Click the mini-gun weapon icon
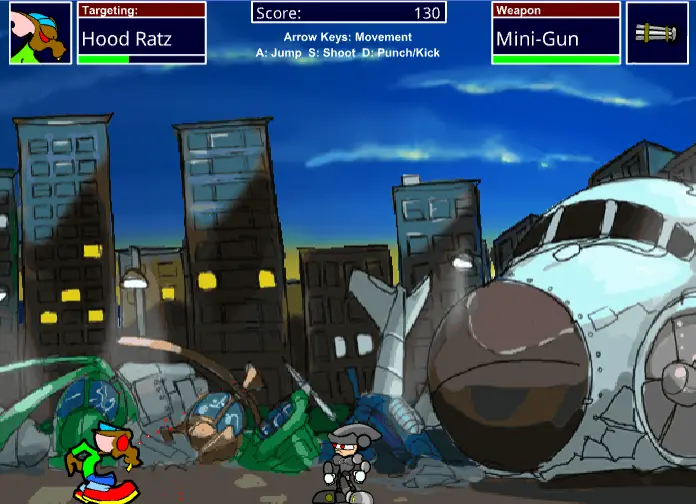This screenshot has width=696, height=504. [x=657, y=33]
